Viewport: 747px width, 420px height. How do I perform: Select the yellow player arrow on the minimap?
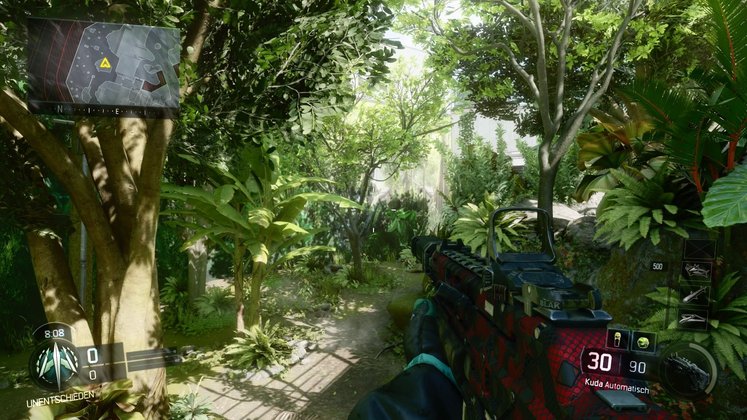[105, 63]
